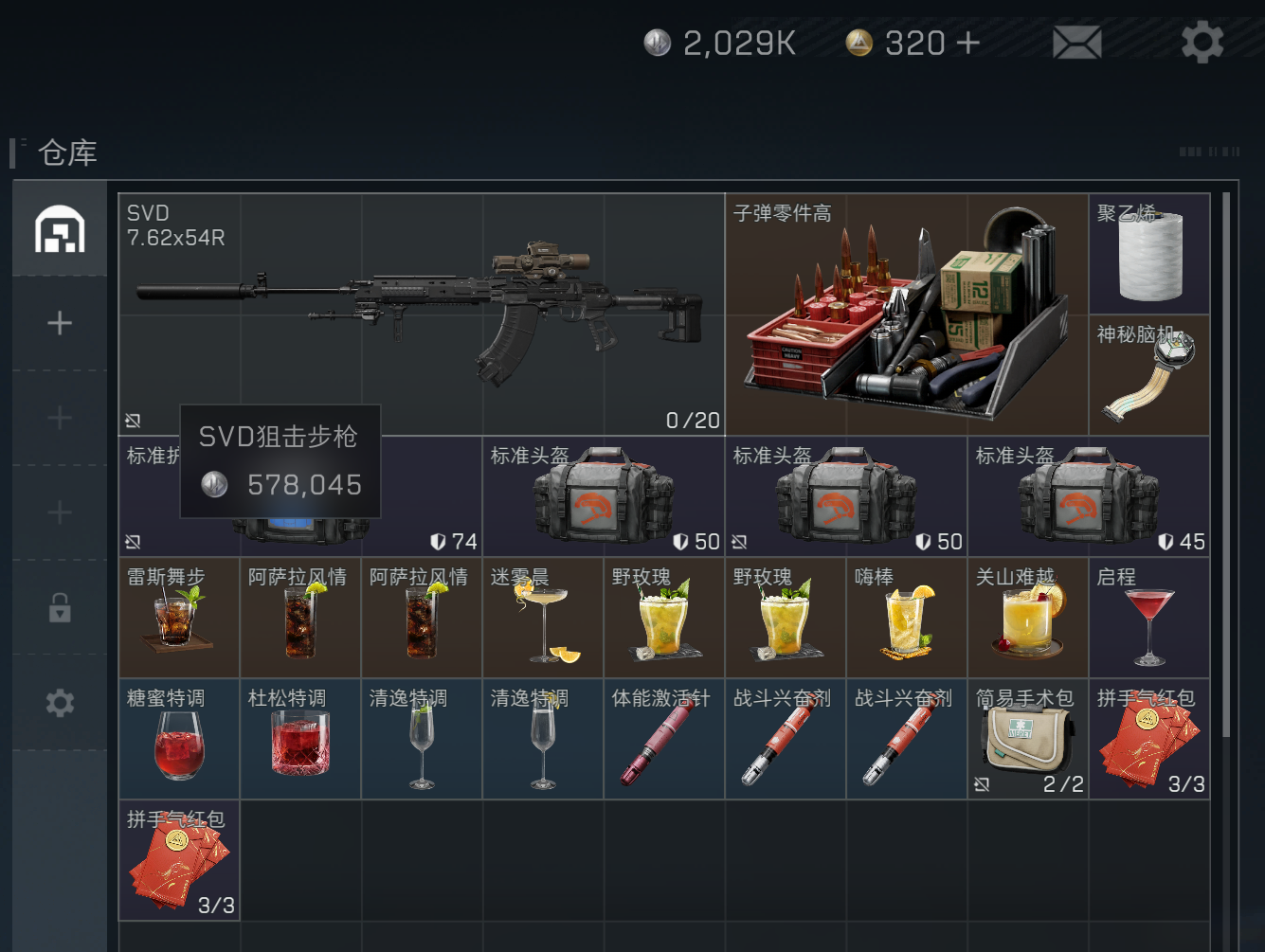The width and height of the screenshot is (1265, 952).
Task: Choose the 体能激活针 injector
Action: (664, 739)
